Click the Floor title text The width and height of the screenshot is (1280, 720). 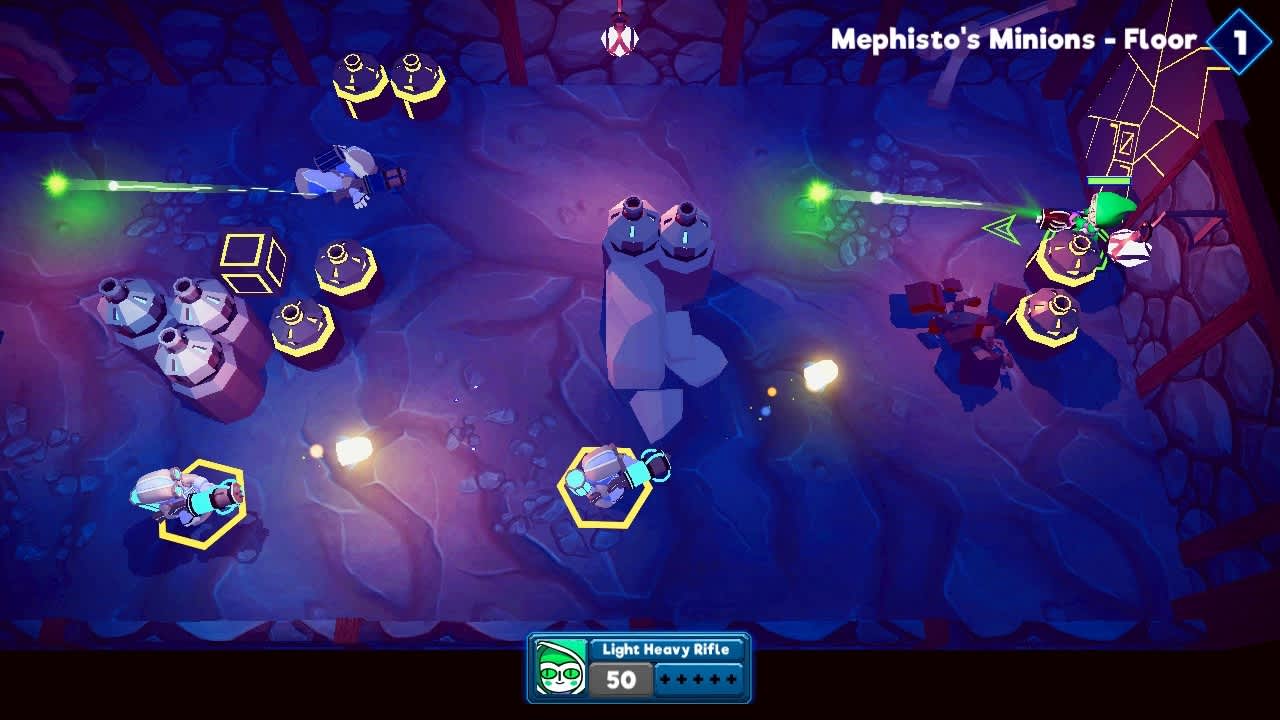click(1010, 40)
